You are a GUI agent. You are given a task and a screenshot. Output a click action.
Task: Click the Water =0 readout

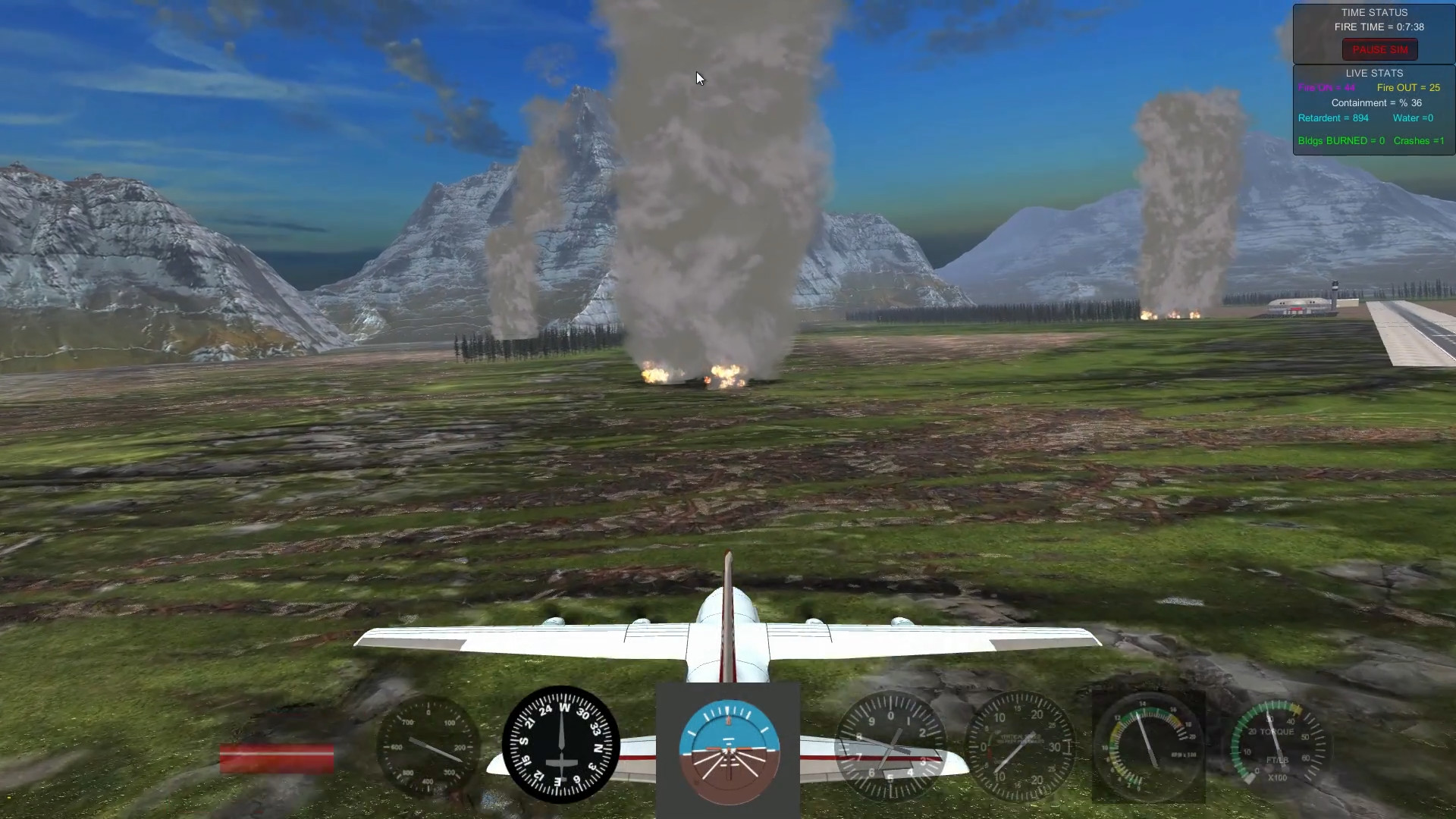pyautogui.click(x=1412, y=118)
